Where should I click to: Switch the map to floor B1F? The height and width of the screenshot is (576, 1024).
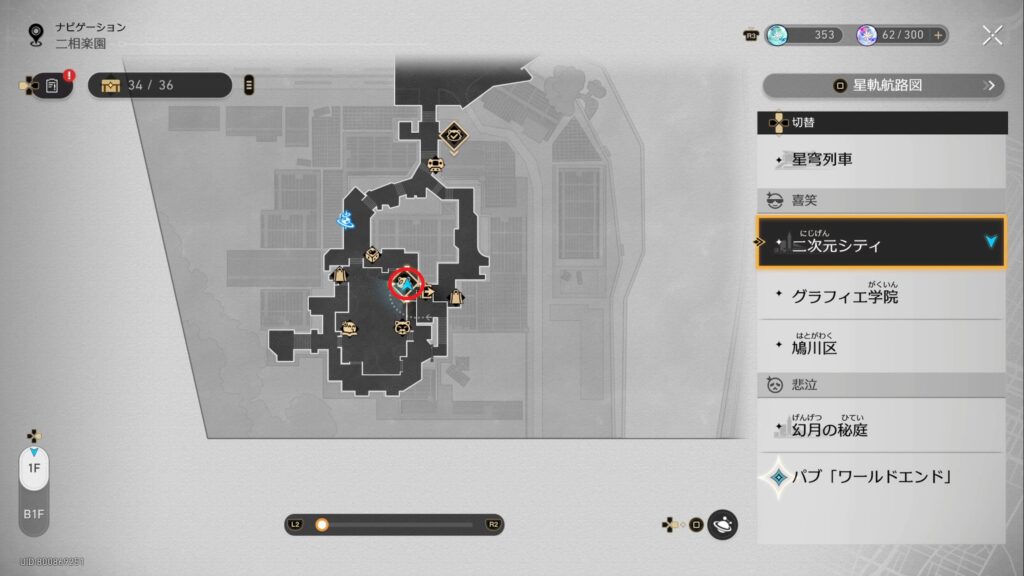34,516
